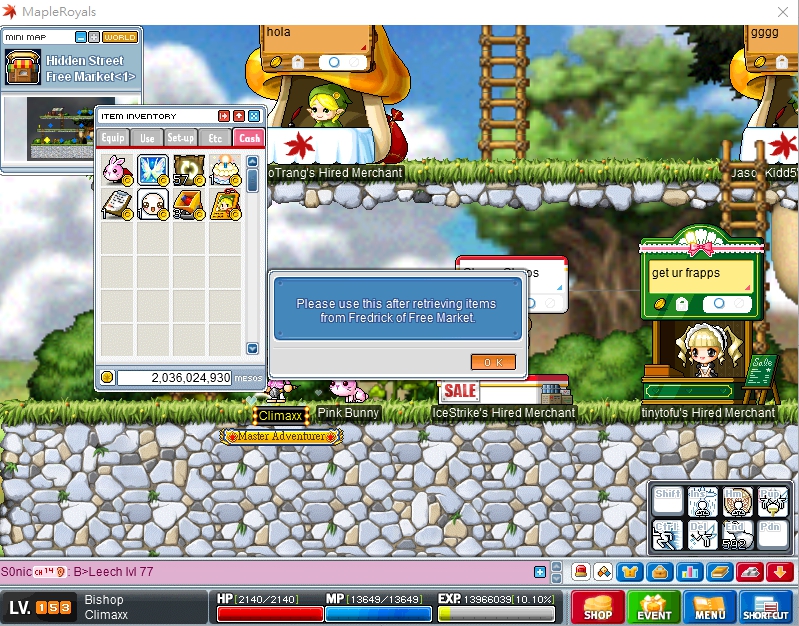This screenshot has height=626, width=799.
Task: Open the equipment shirt icon window
Action: coord(630,572)
